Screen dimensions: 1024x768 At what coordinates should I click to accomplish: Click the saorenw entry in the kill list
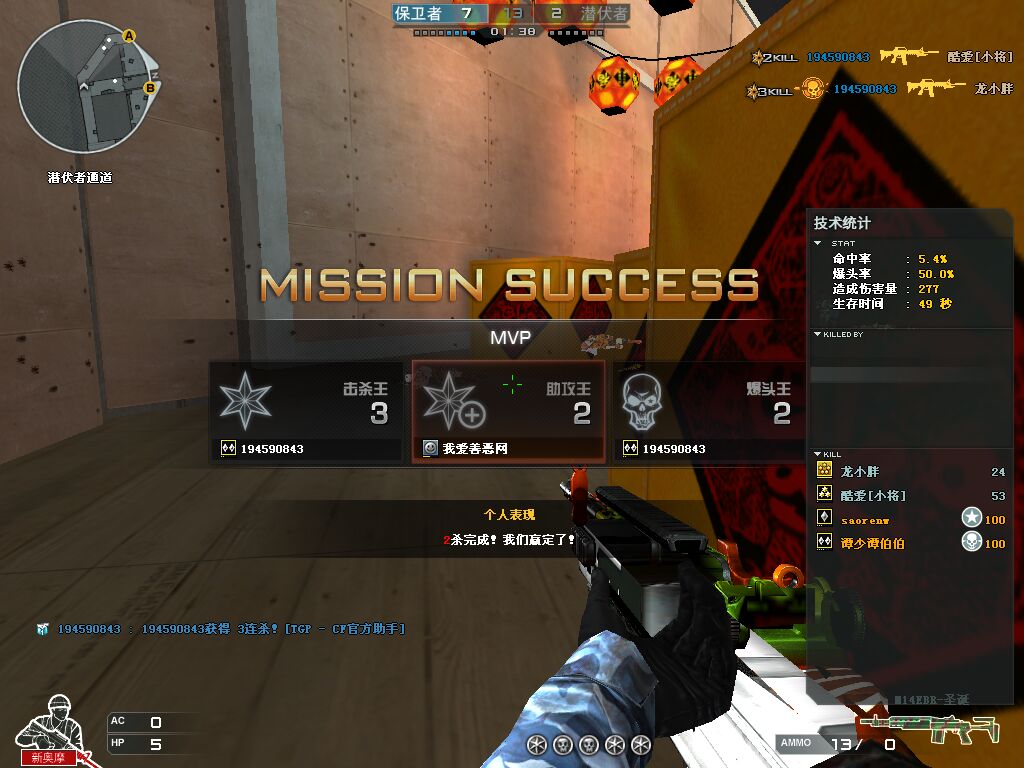pos(910,519)
